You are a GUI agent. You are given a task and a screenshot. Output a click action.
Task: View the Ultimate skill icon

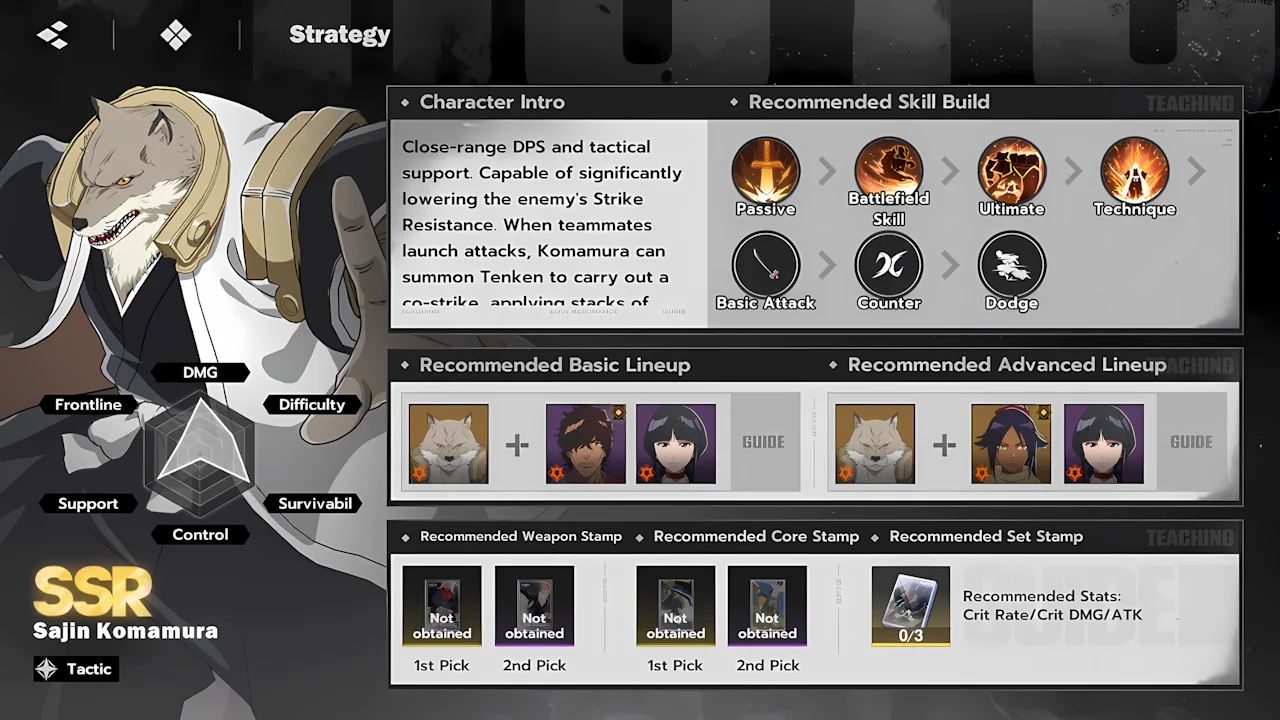click(x=1011, y=172)
